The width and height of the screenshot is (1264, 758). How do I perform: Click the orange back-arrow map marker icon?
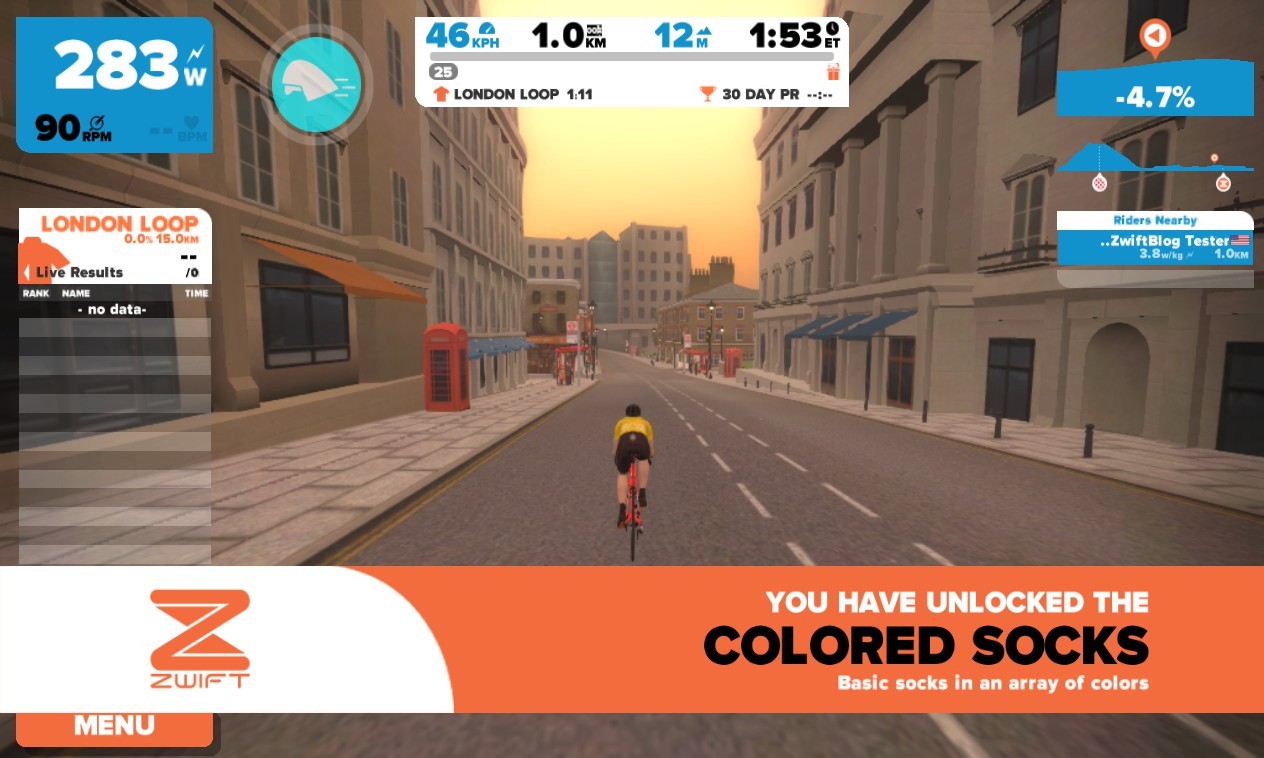click(1155, 37)
